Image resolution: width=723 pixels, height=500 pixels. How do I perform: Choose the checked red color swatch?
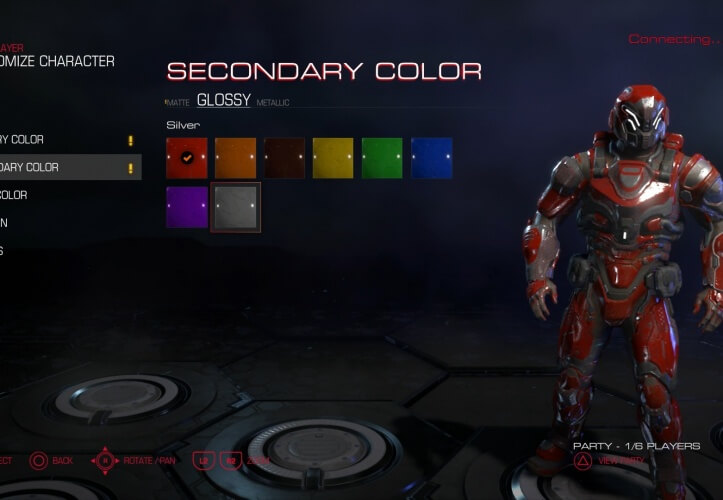187,158
